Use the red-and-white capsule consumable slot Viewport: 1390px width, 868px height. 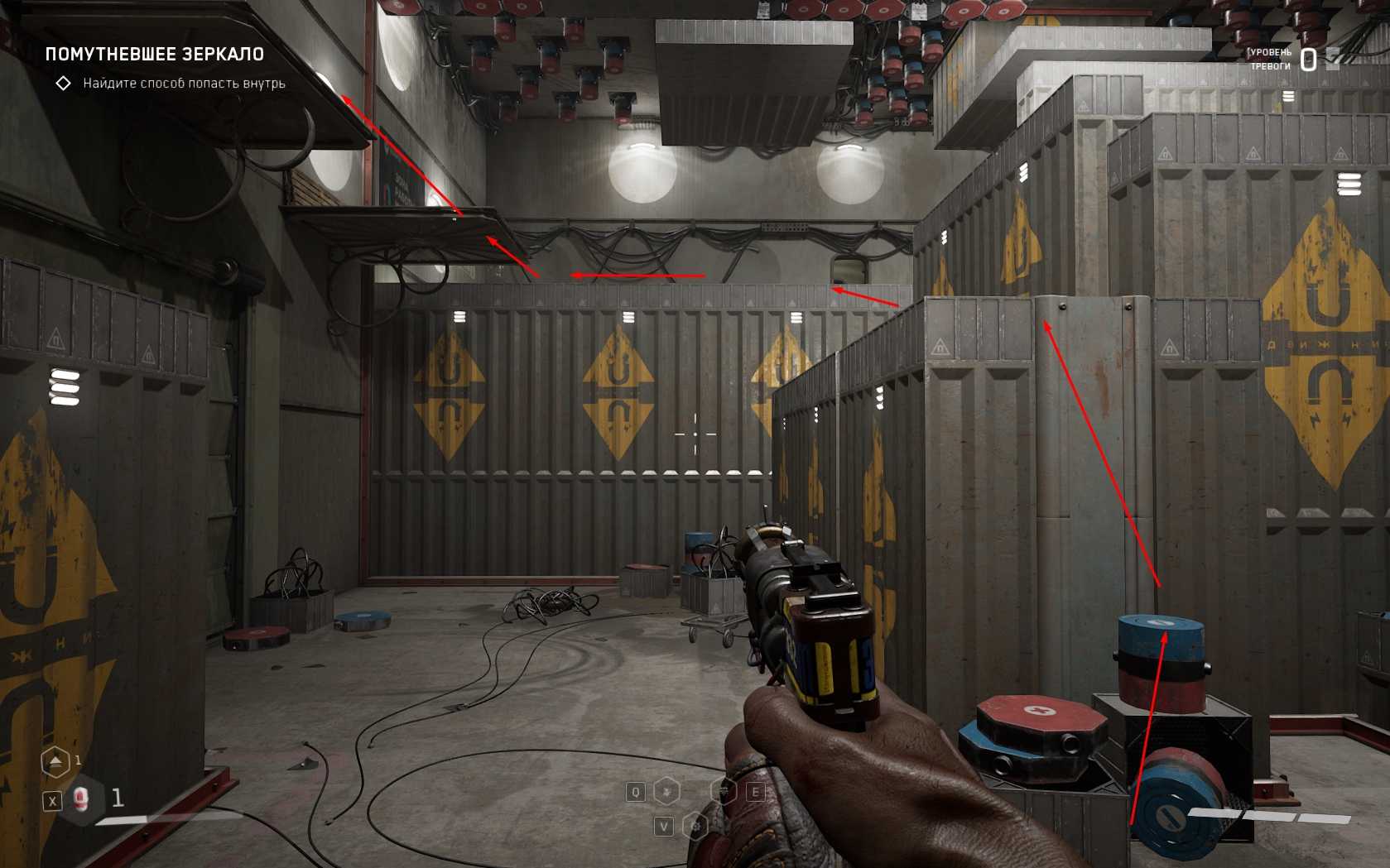81,798
